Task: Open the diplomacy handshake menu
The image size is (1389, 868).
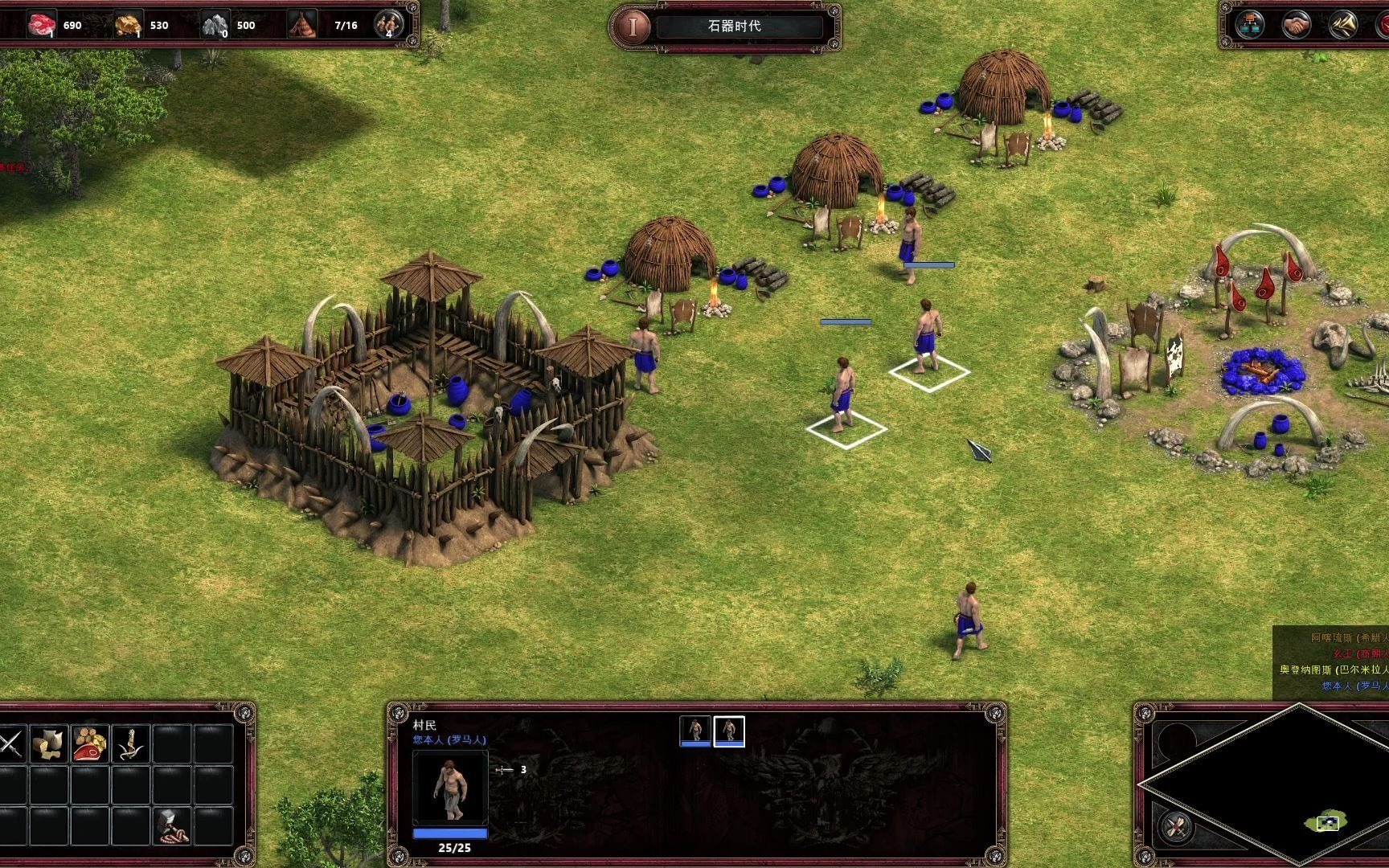Action: point(1296,26)
